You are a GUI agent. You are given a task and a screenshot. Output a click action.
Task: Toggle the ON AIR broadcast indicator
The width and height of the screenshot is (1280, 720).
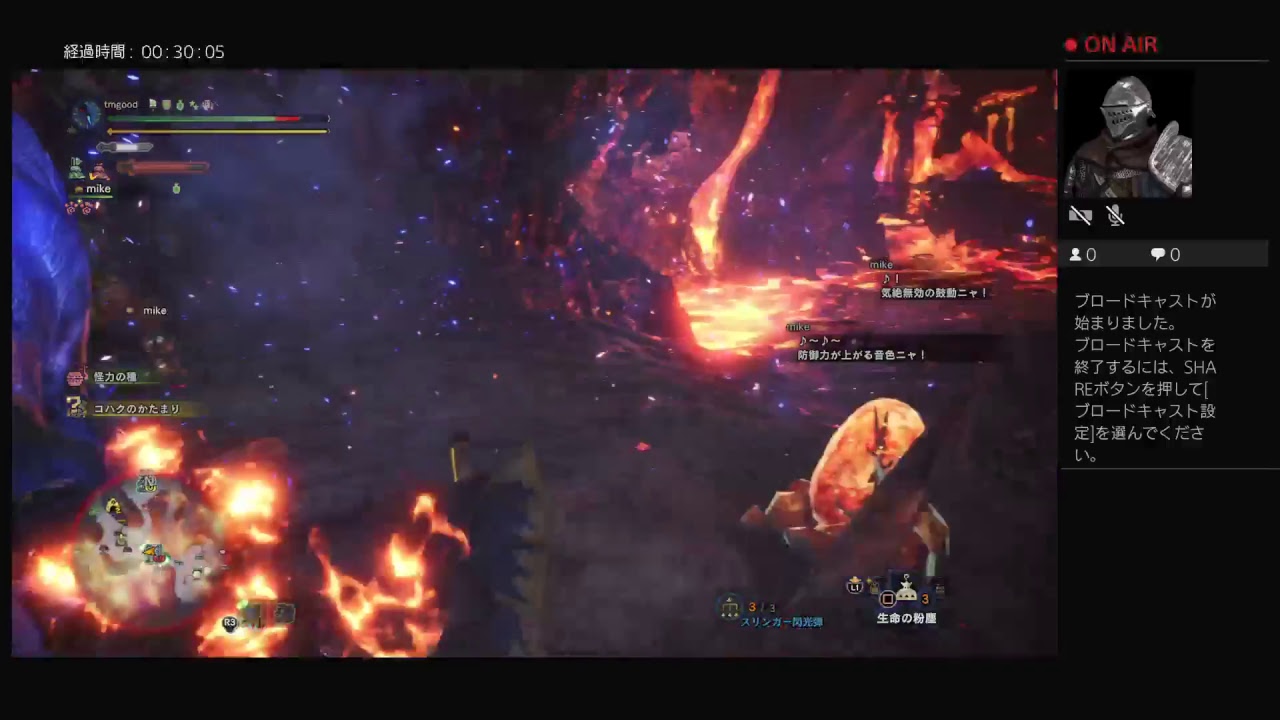click(1110, 44)
